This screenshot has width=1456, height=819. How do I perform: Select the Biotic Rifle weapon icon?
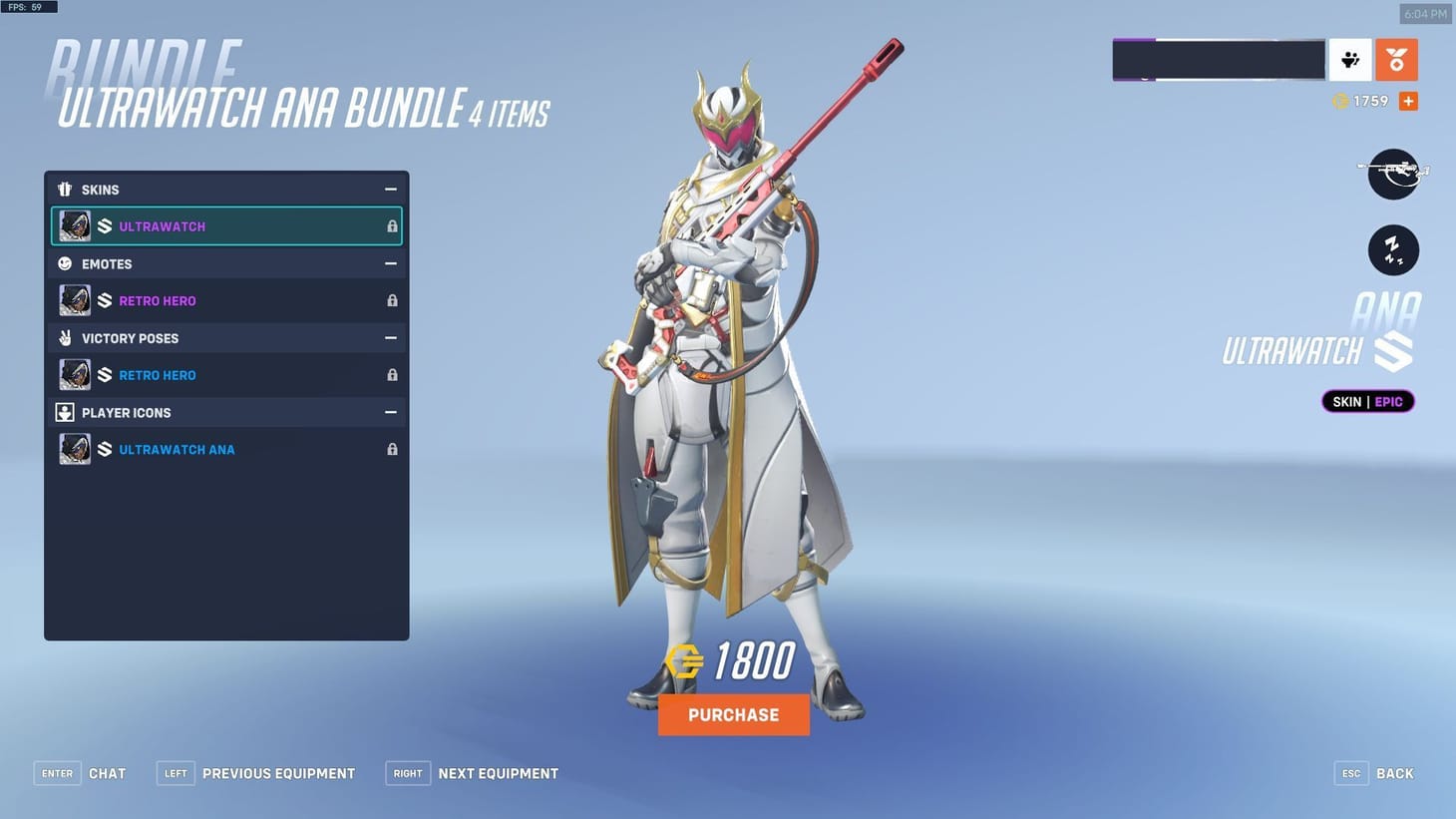(x=1394, y=171)
